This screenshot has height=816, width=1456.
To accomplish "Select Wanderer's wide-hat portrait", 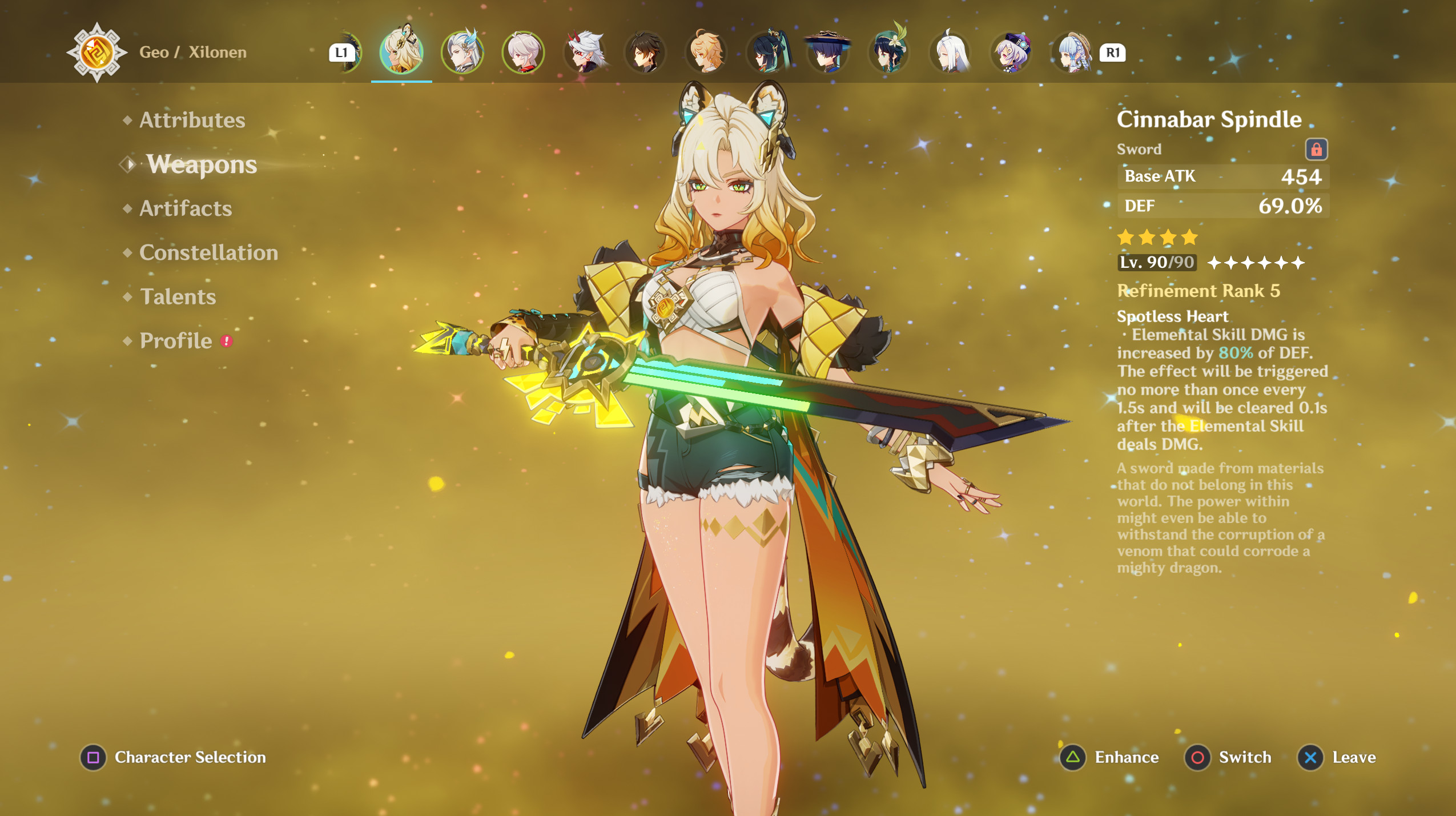I will (827, 53).
